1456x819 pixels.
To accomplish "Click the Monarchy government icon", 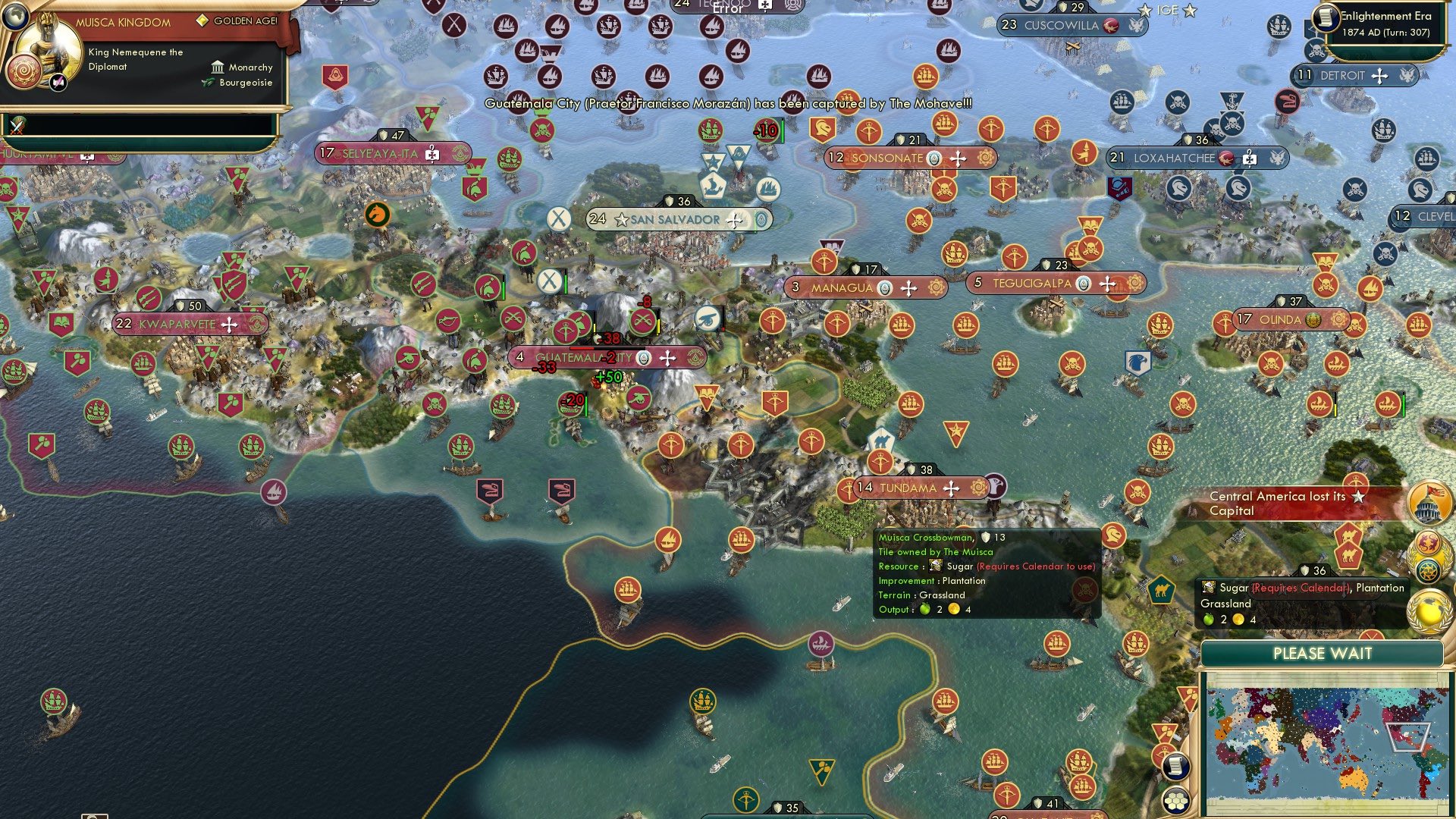I will tap(218, 67).
